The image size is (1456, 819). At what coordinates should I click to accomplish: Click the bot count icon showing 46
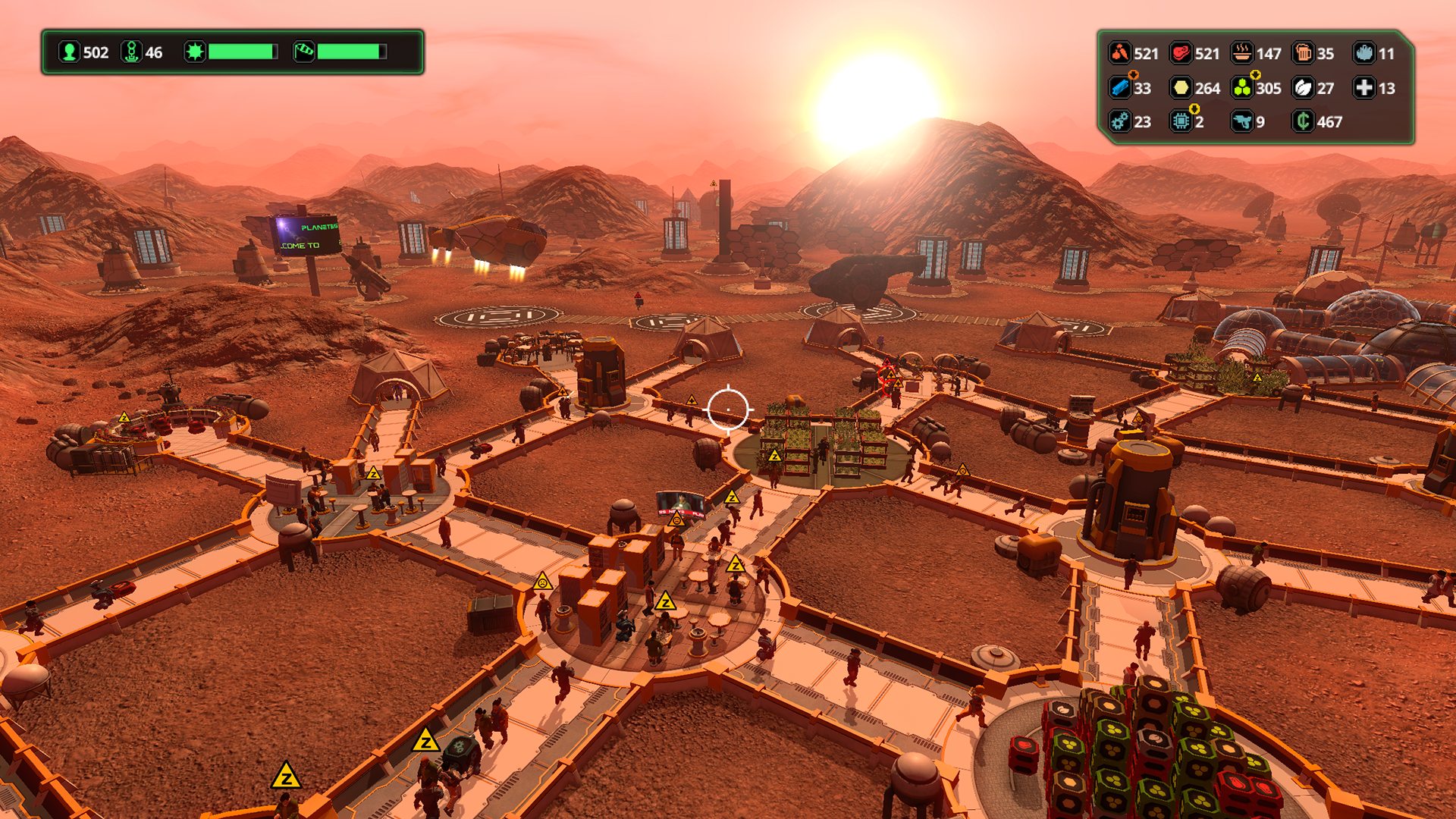(x=131, y=51)
